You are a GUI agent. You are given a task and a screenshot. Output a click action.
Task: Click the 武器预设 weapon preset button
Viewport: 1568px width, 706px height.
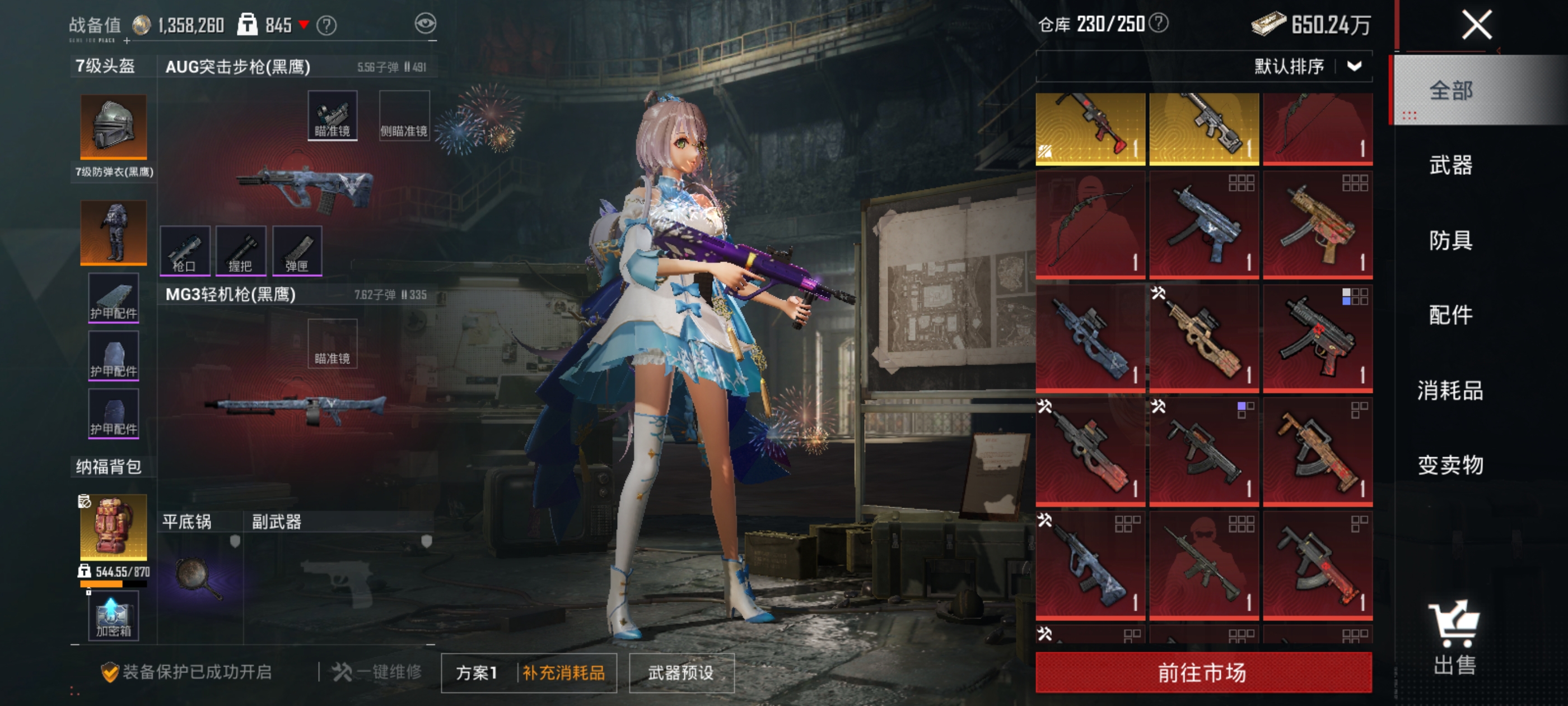681,673
